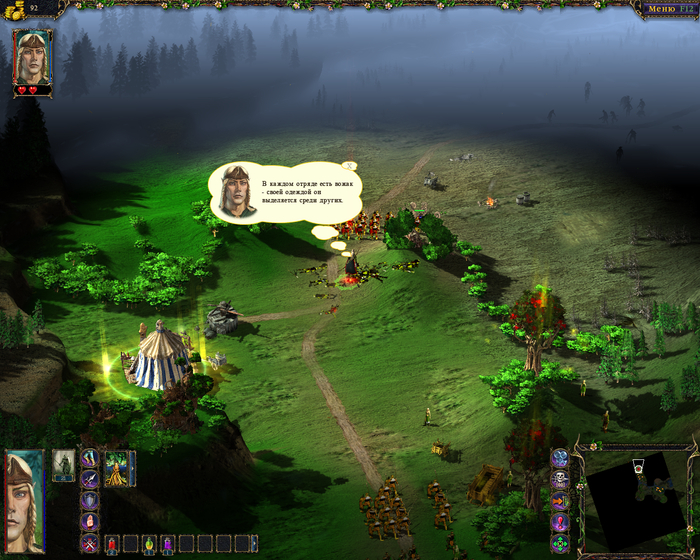The width and height of the screenshot is (700, 560).
Task: Choose the spear attack command
Action: pos(90,478)
